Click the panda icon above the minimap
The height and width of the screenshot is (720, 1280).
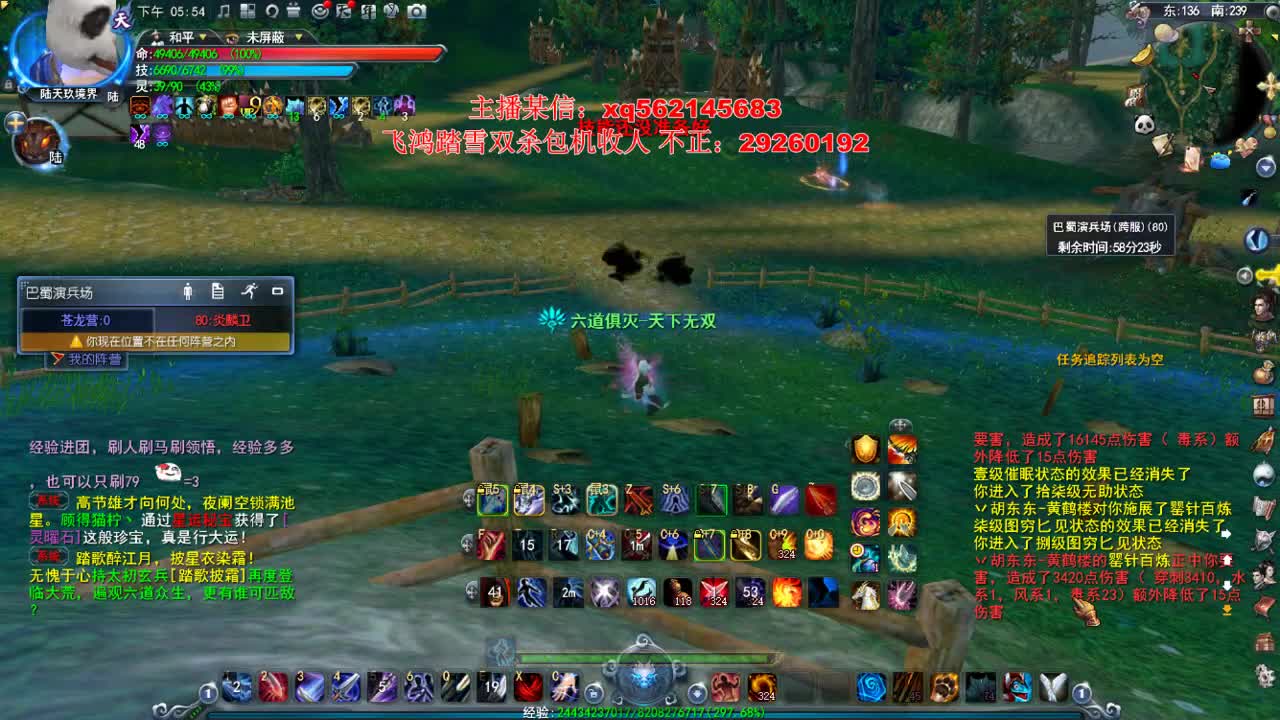(1145, 124)
